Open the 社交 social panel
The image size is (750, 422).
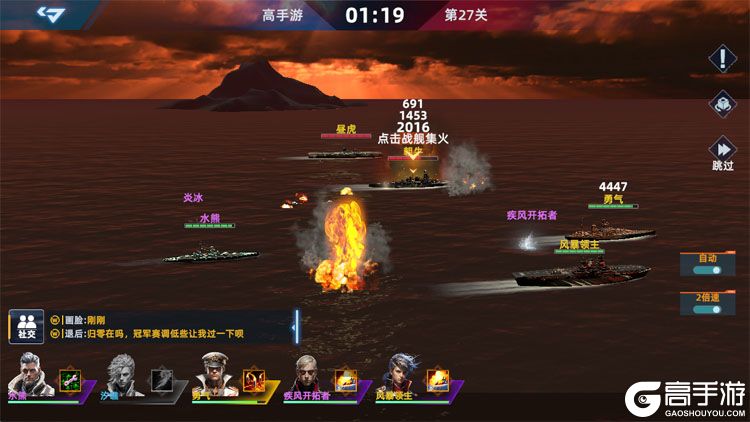pyautogui.click(x=23, y=325)
